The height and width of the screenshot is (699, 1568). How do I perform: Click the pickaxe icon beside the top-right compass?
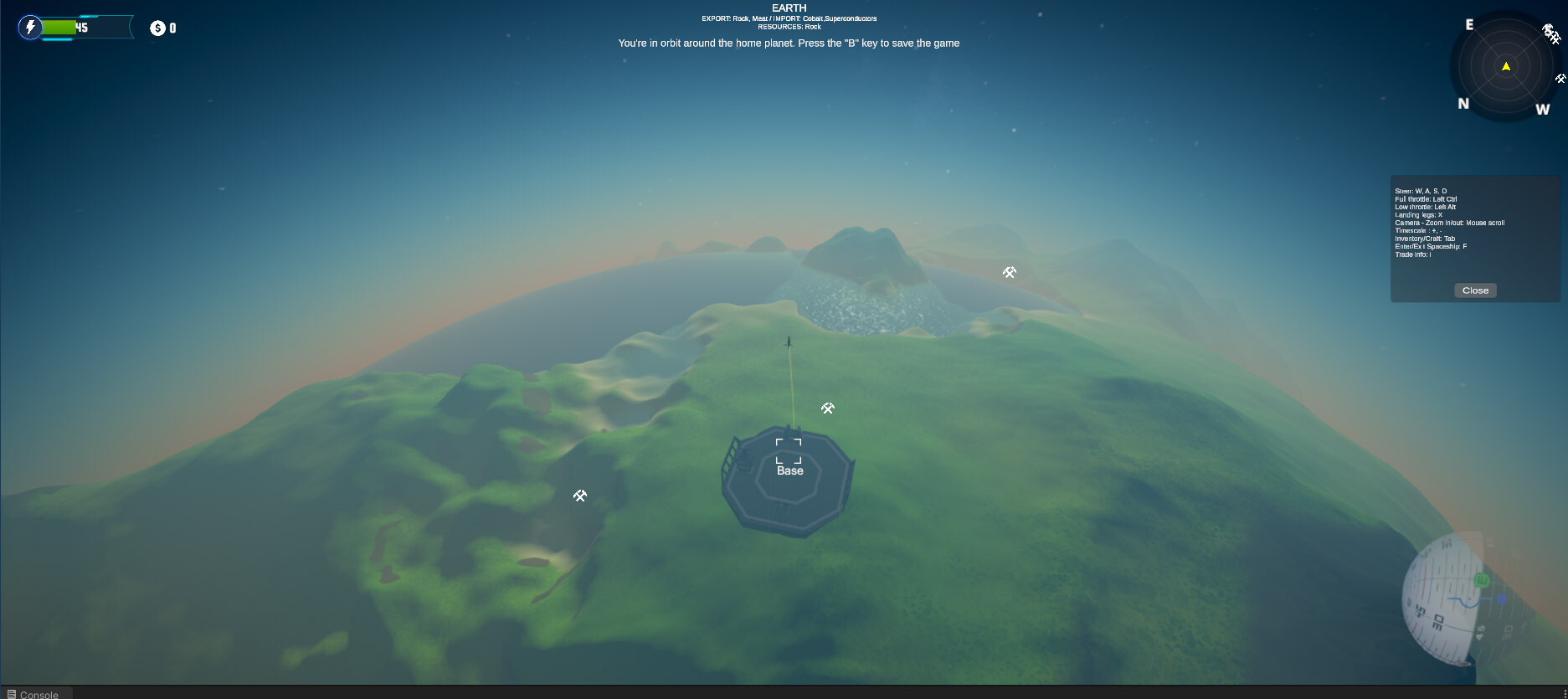point(1555,37)
